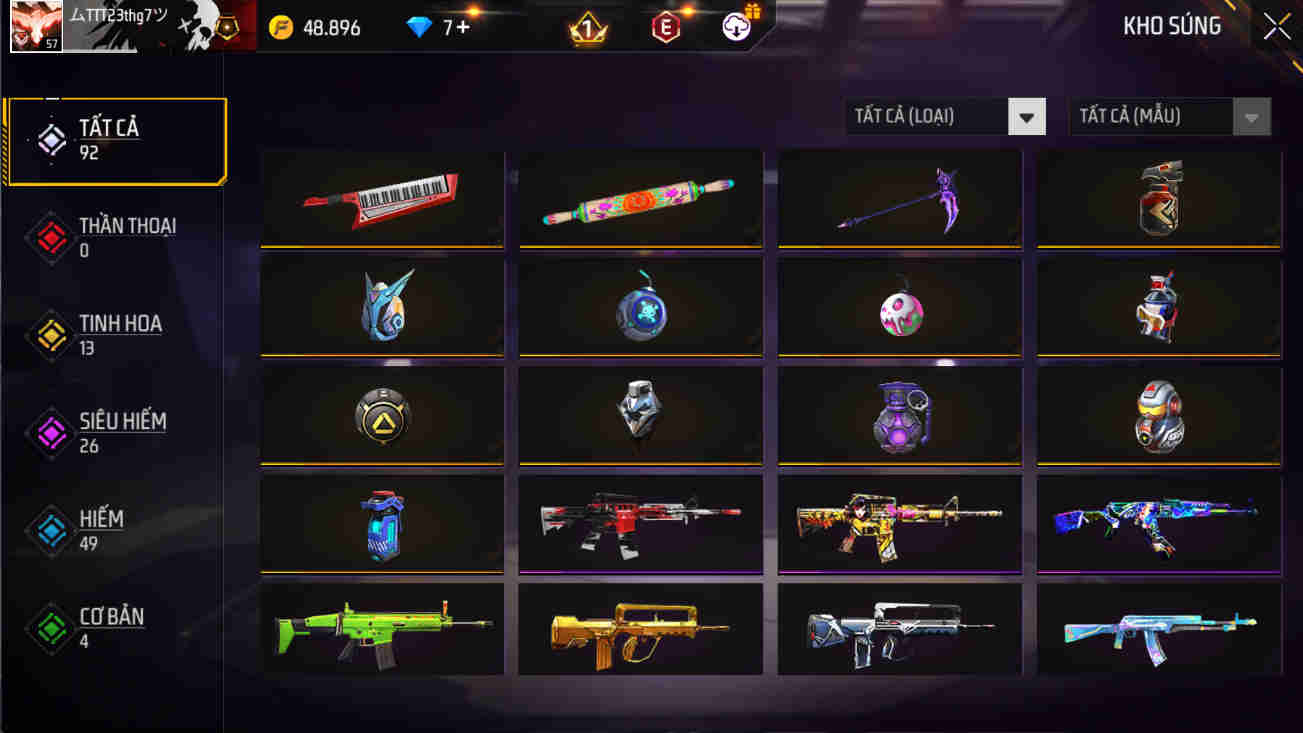Screen dimensions: 1303x733
Task: Open the Tất Cả (Loại) dropdown
Action: pyautogui.click(x=935, y=116)
